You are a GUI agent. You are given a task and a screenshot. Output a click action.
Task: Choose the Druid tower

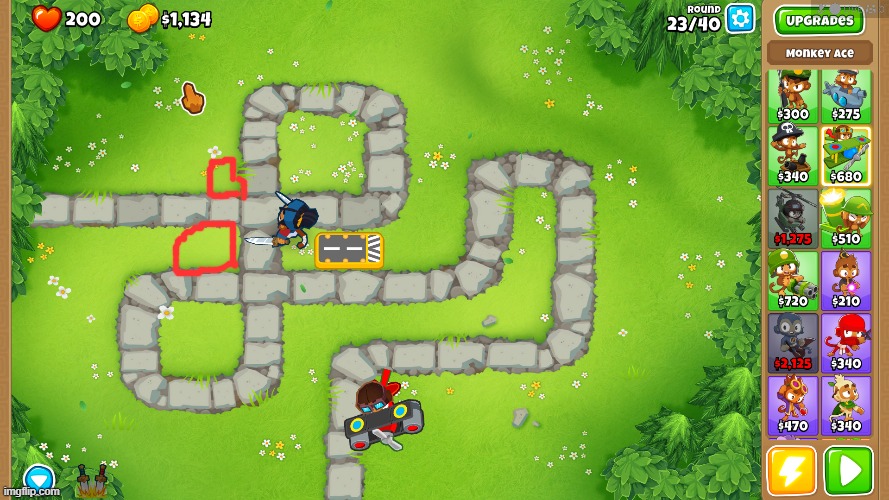click(846, 404)
